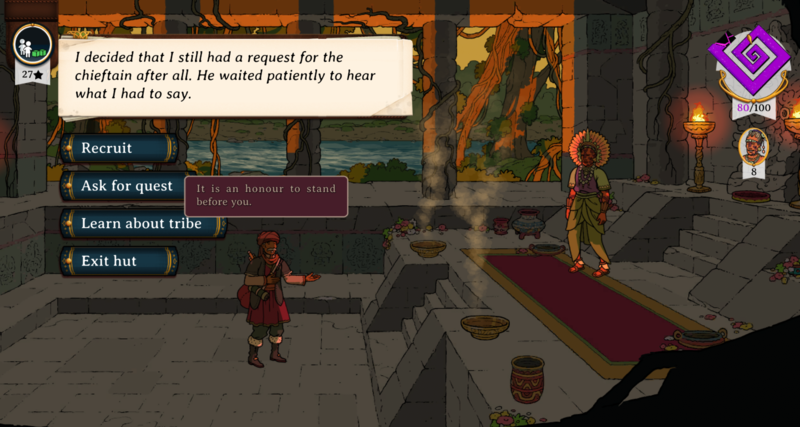Choose the Recruit dialogue option
The image size is (800, 427).
click(118, 148)
